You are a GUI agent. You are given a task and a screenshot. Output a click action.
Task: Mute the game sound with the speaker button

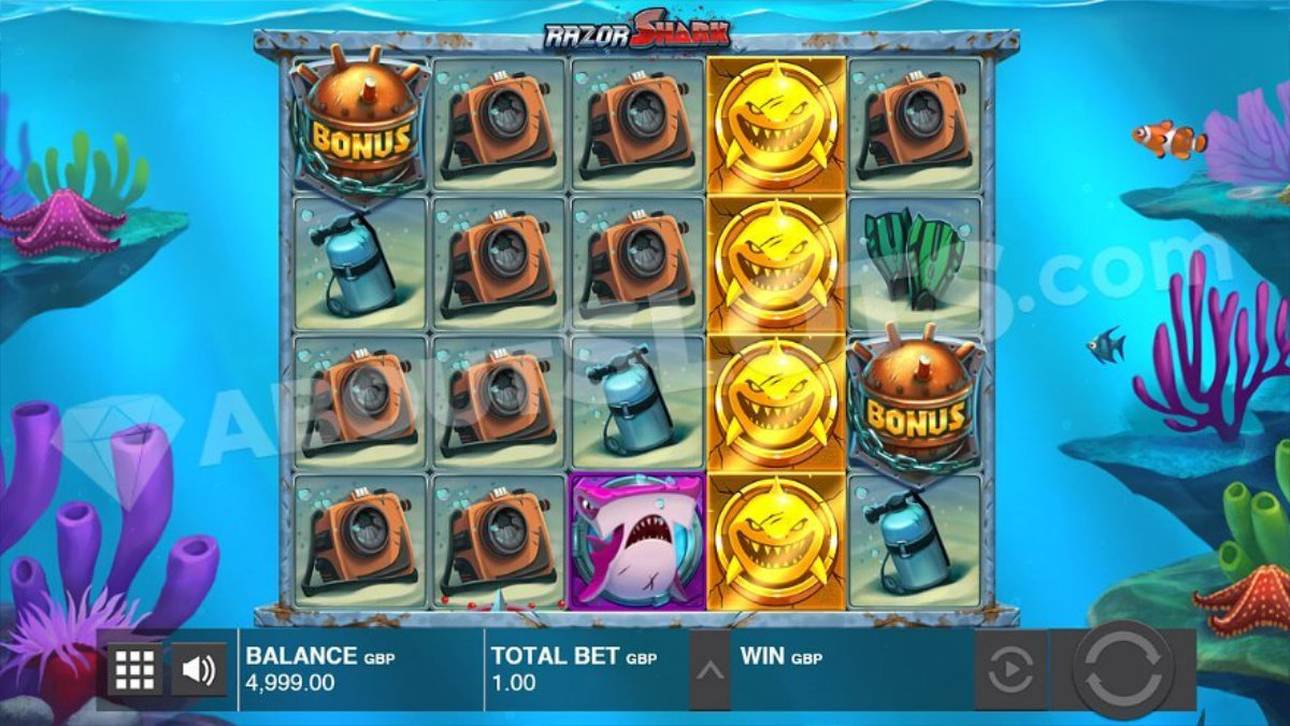pyautogui.click(x=195, y=666)
